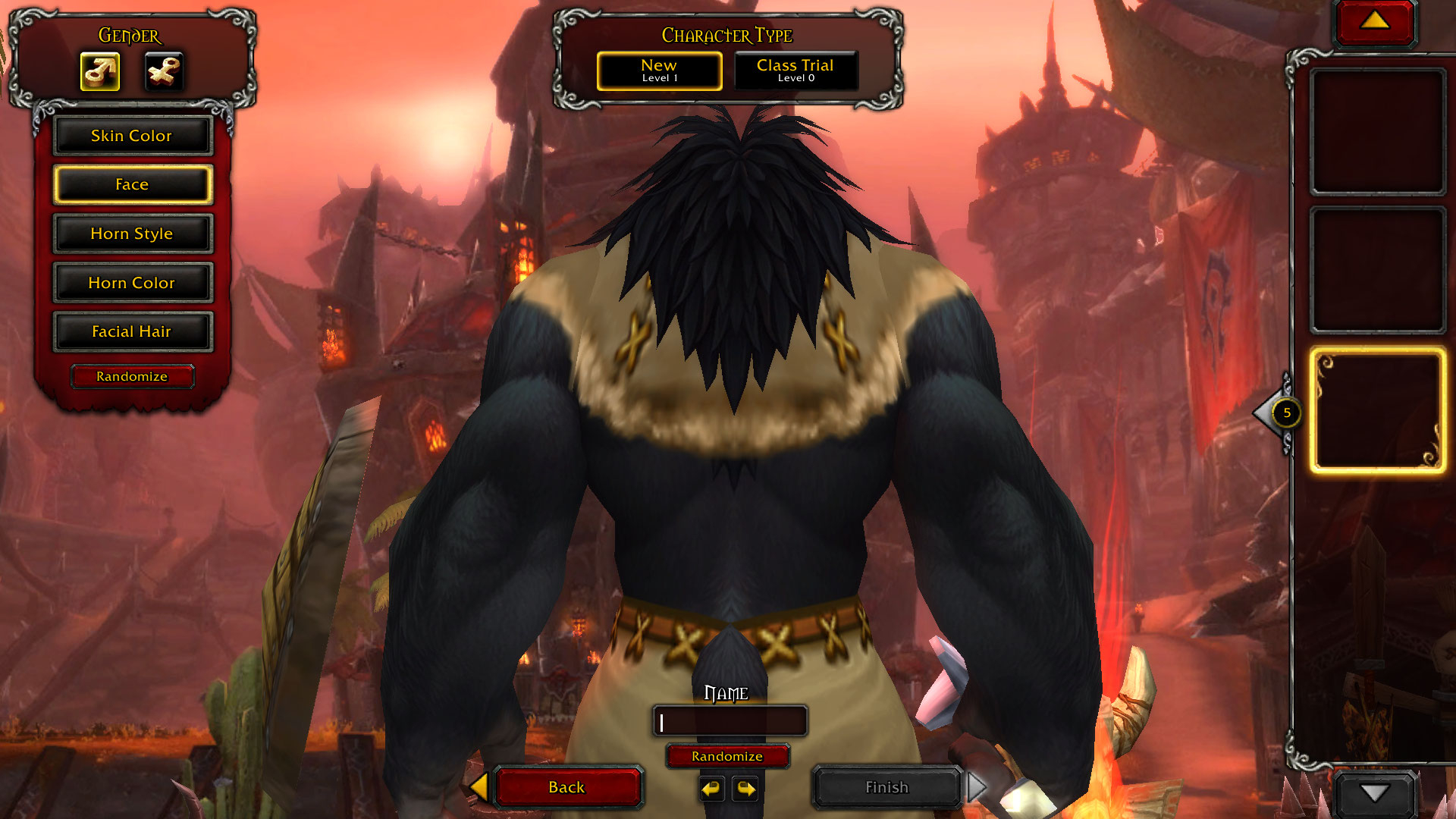Viewport: 1456px width, 819px height.
Task: Choose the New Level 1 character type
Action: pyautogui.click(x=659, y=71)
